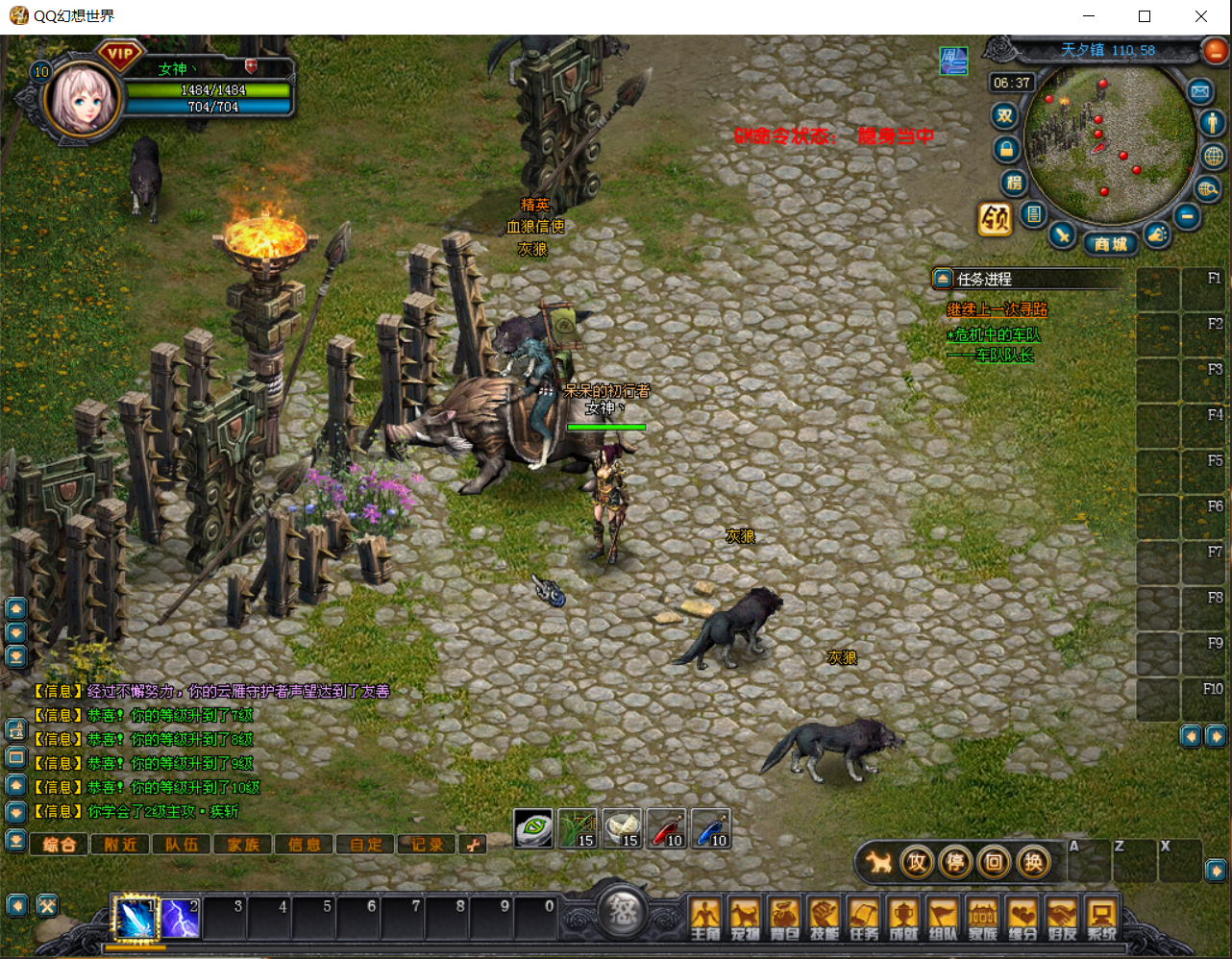
Task: Open the 技能 skills menu
Action: (x=824, y=918)
